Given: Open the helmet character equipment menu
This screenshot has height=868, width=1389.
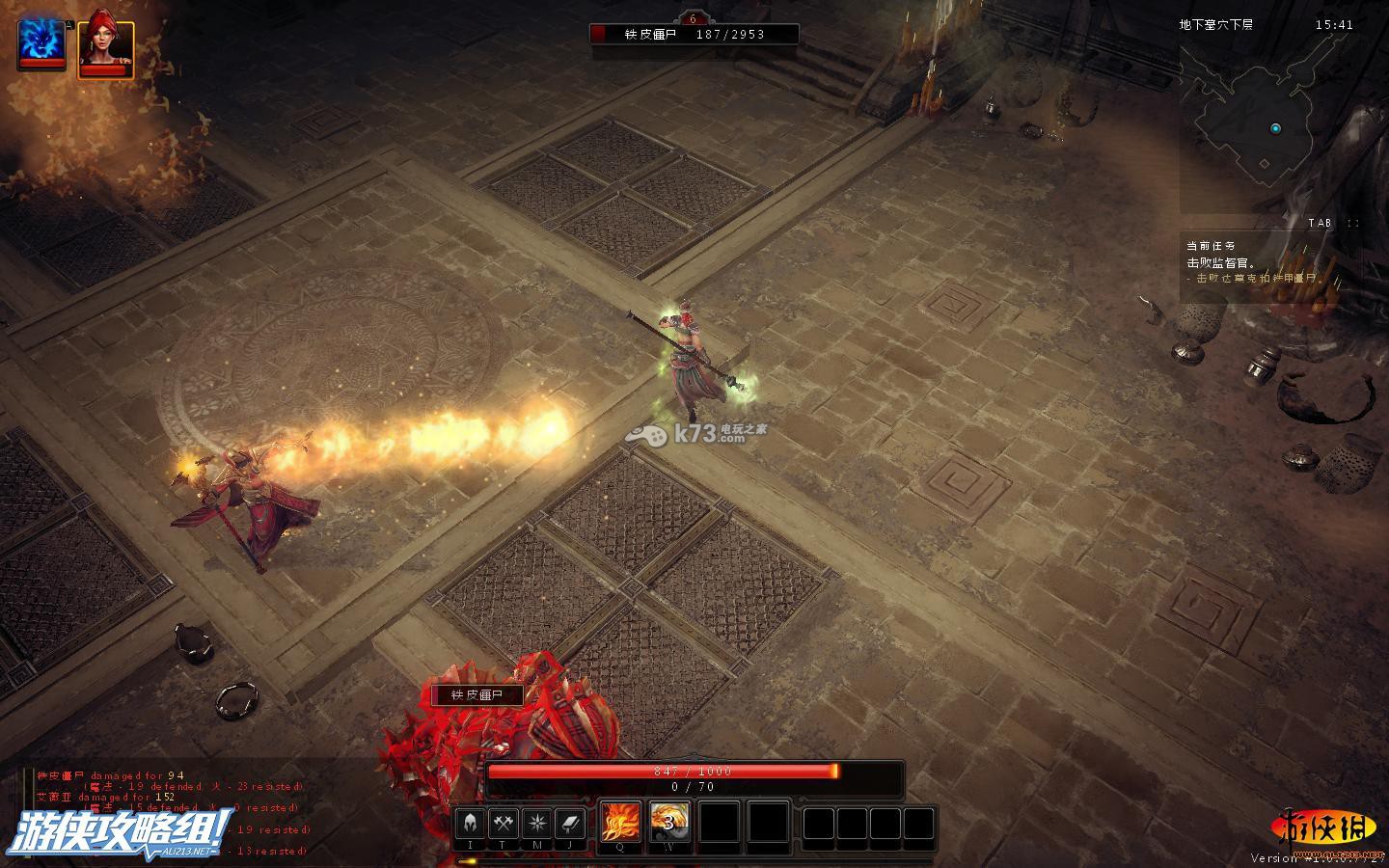Looking at the screenshot, I should (471, 823).
